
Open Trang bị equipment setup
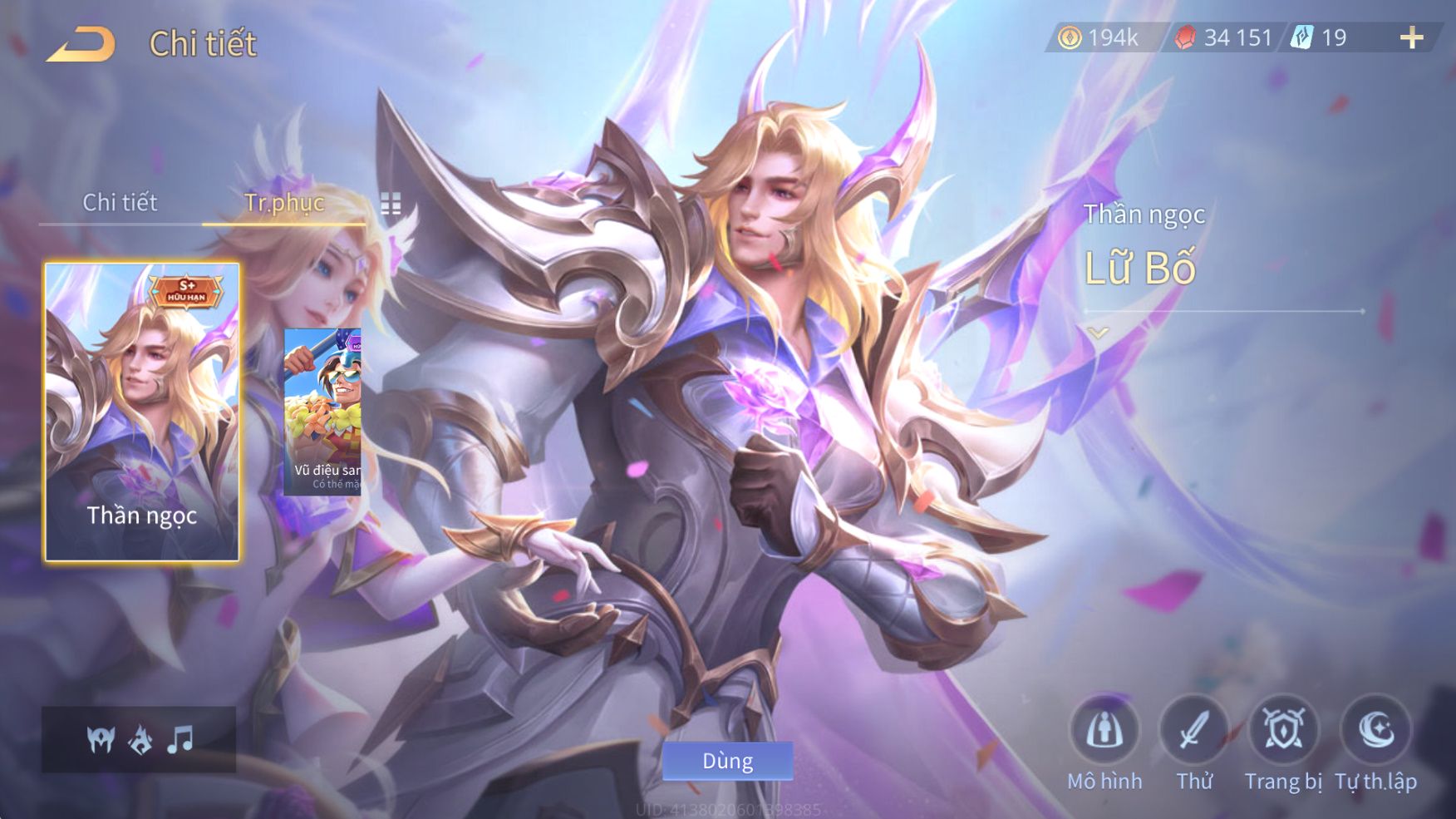coord(1283,731)
